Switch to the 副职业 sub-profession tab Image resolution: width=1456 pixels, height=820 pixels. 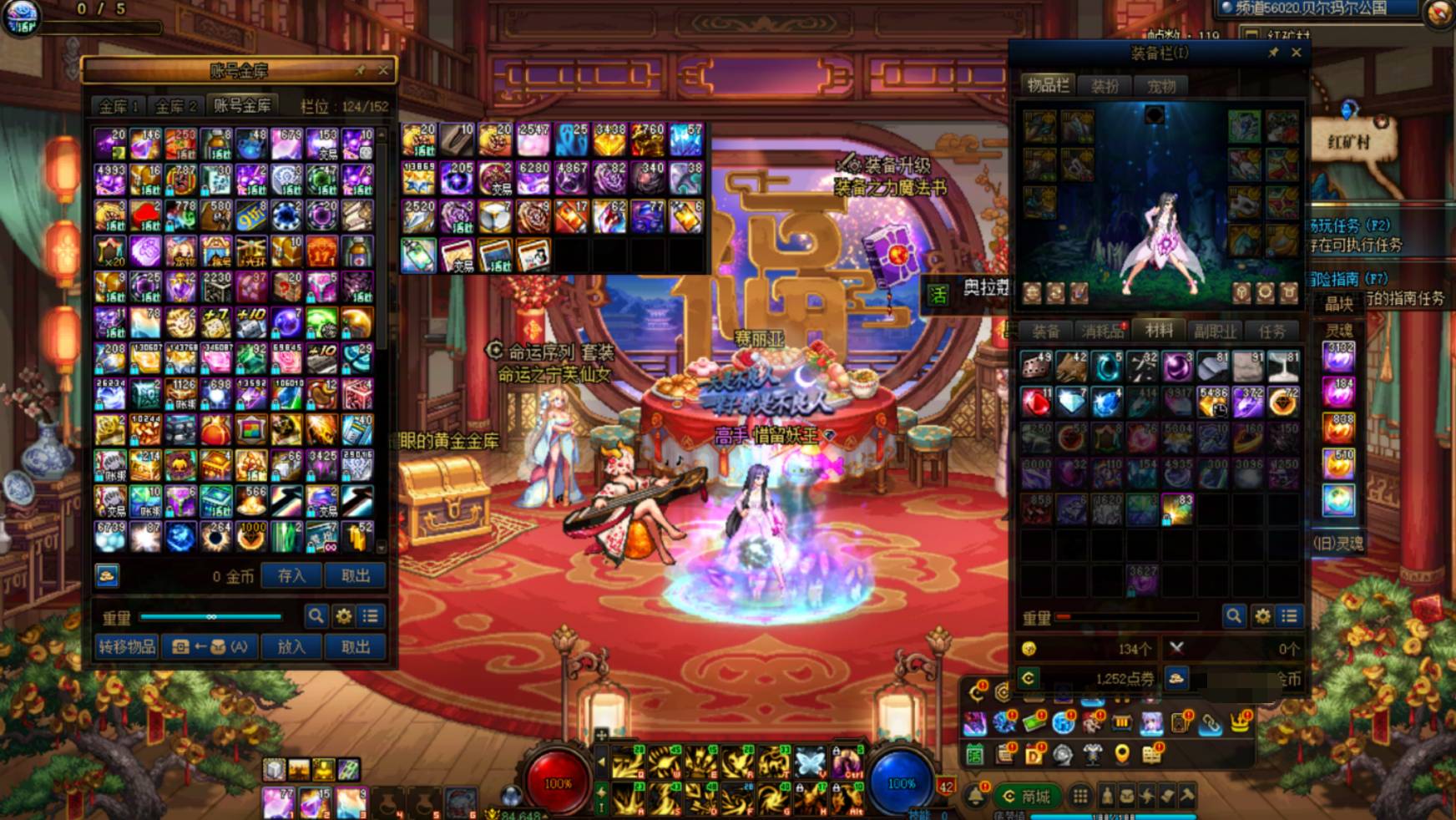click(x=1215, y=332)
